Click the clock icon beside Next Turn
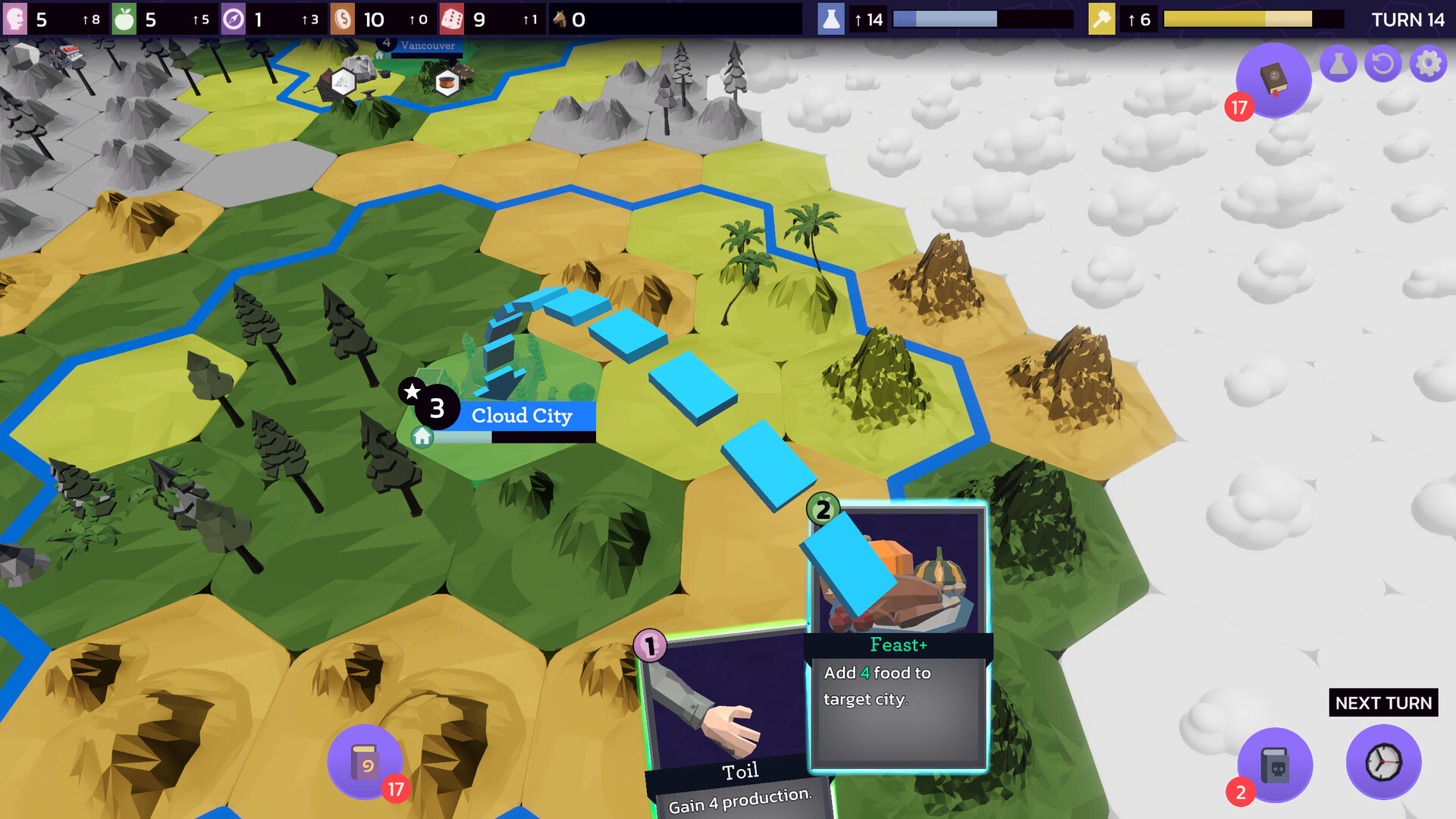This screenshot has height=819, width=1456. point(1383,764)
